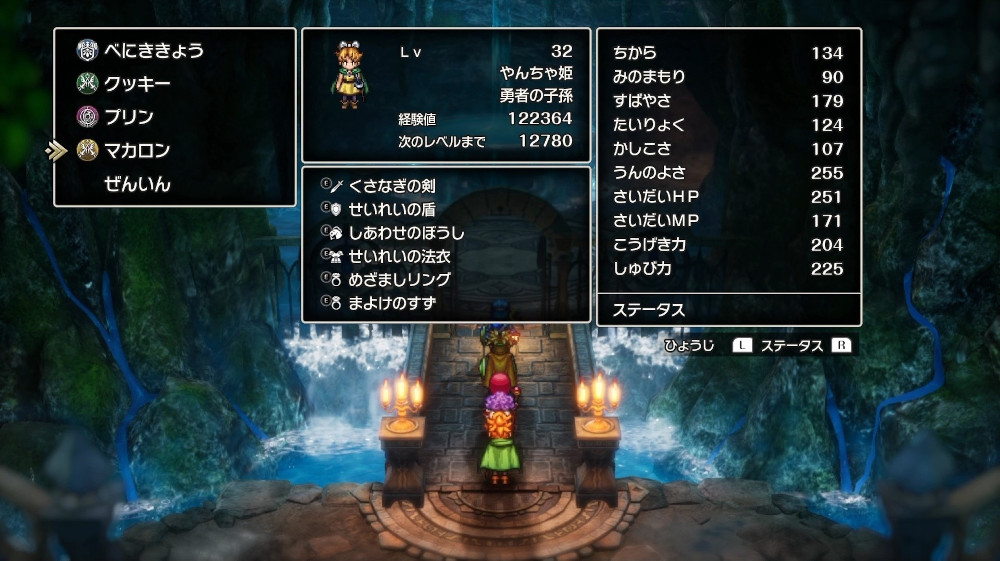Select the まよけのすず accessory slot
1000x561 pixels.
(x=391, y=302)
